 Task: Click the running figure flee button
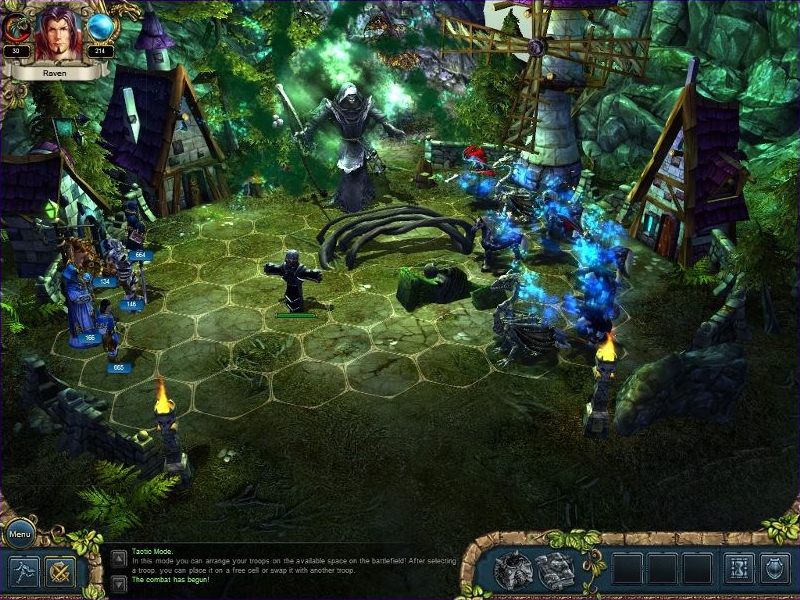pyautogui.click(x=24, y=571)
